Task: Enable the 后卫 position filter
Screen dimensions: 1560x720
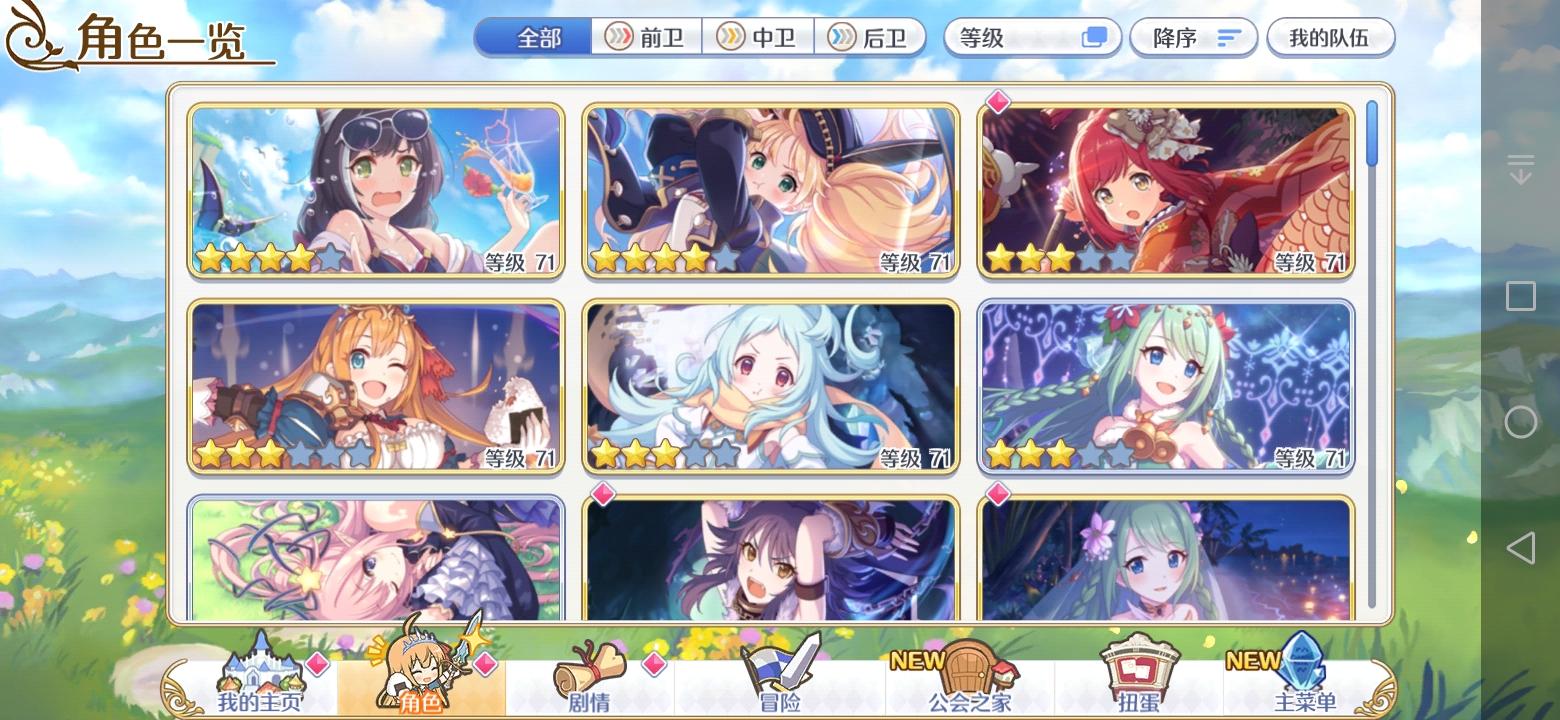Action: pyautogui.click(x=869, y=37)
